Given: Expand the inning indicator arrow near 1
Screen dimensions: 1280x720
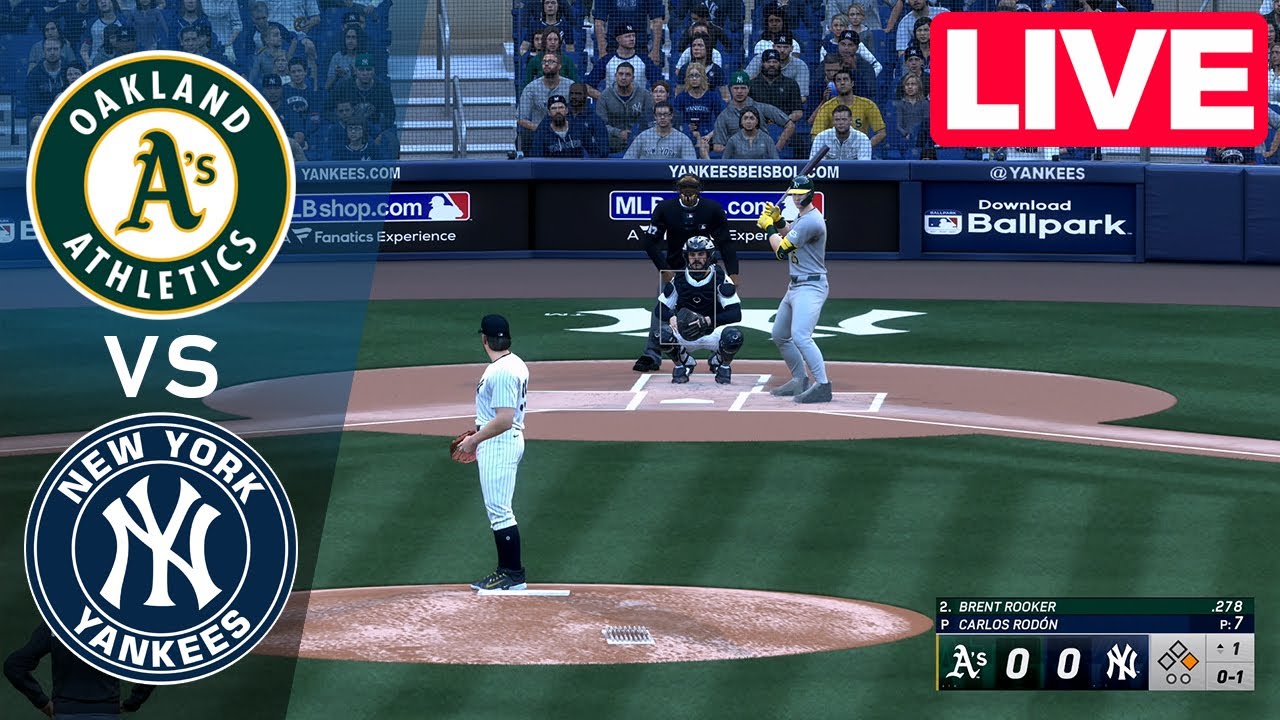Looking at the screenshot, I should (1220, 648).
